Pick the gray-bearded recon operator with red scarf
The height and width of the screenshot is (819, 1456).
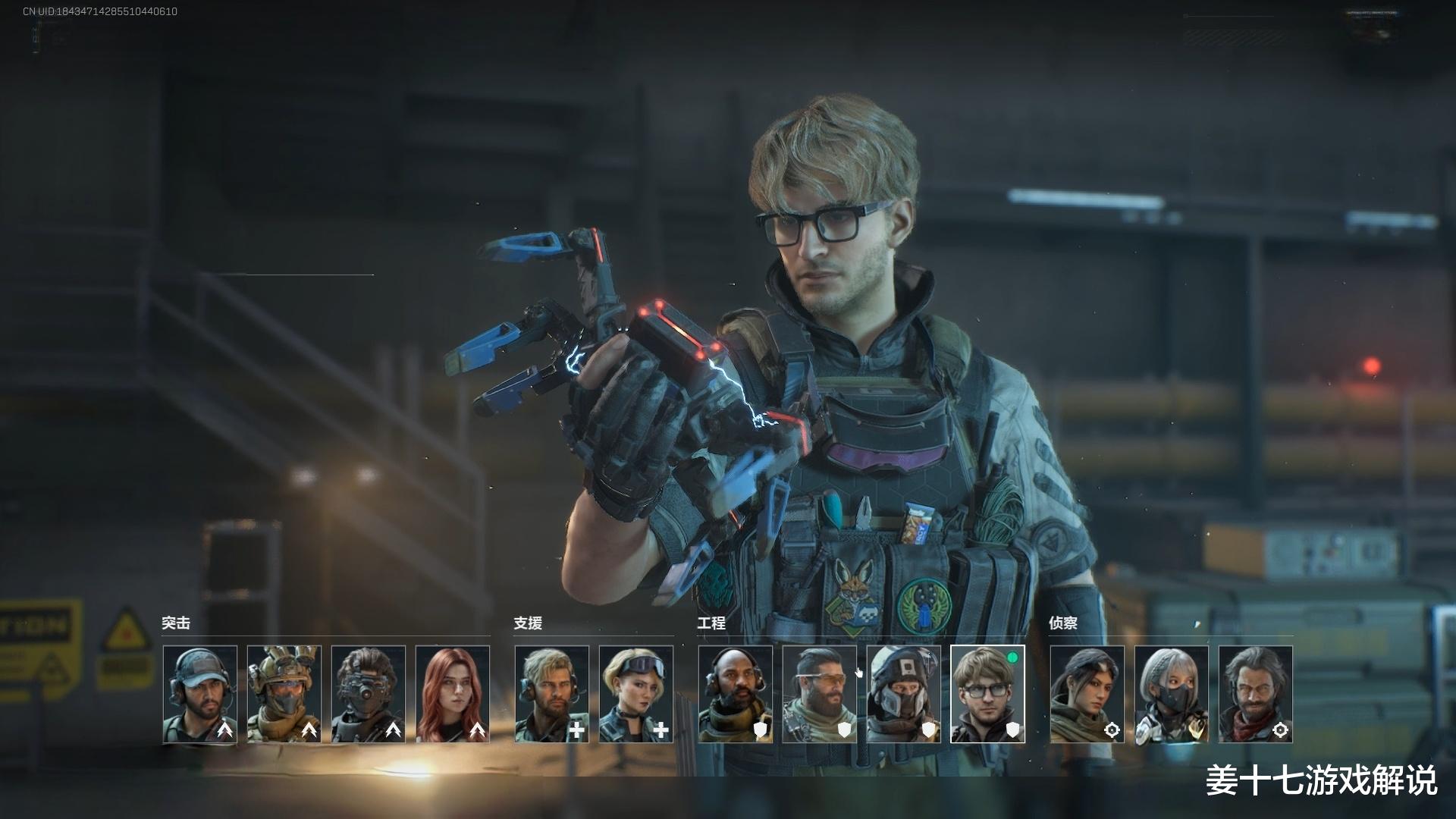tap(1256, 694)
